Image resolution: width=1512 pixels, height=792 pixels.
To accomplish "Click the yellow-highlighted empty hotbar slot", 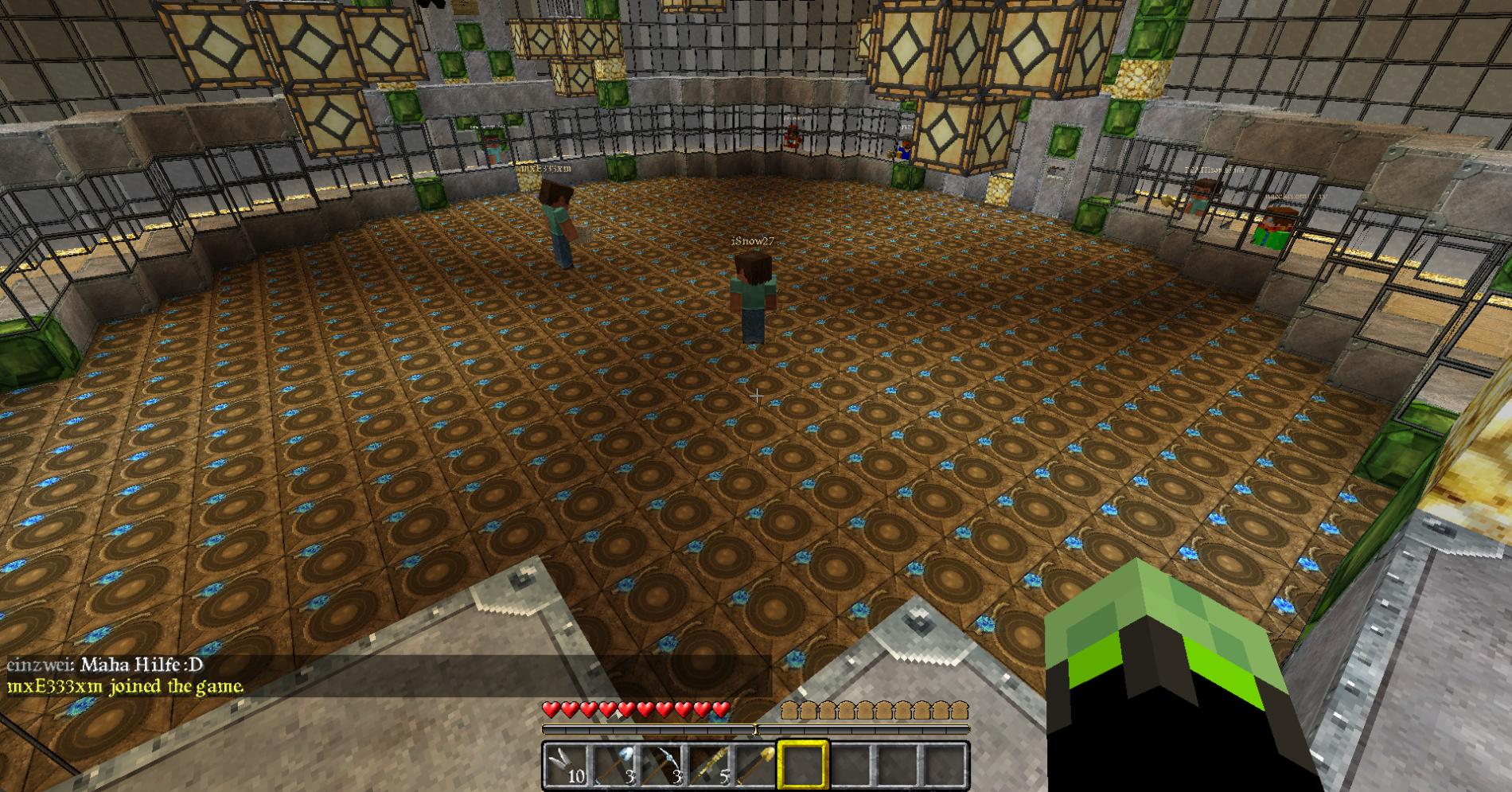I will [802, 765].
